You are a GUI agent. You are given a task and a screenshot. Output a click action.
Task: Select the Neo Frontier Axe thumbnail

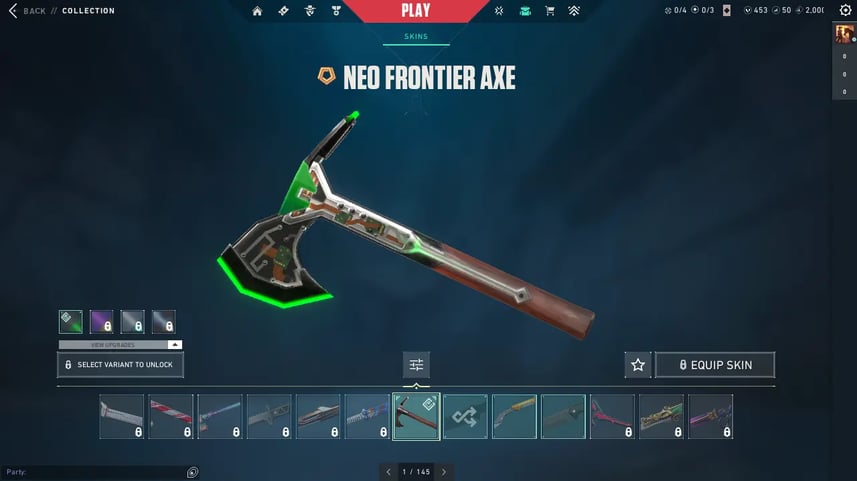click(416, 416)
